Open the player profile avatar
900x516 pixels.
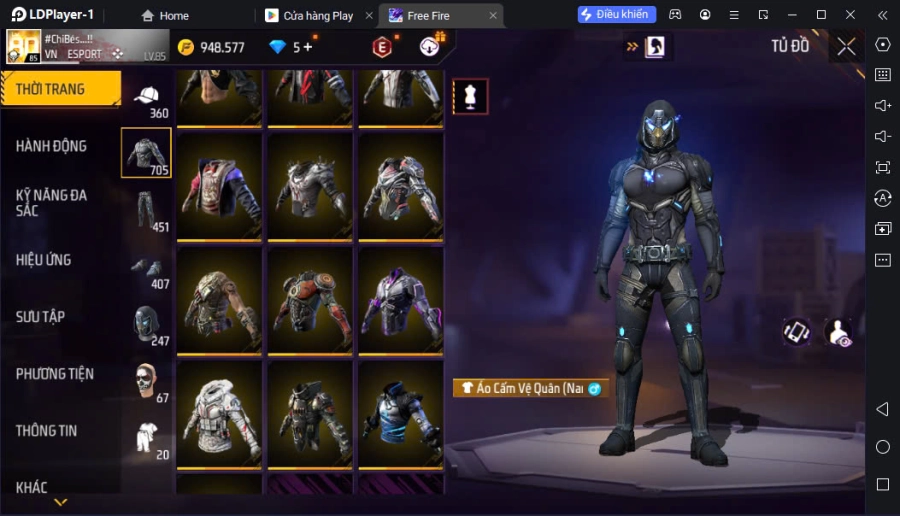[24, 46]
